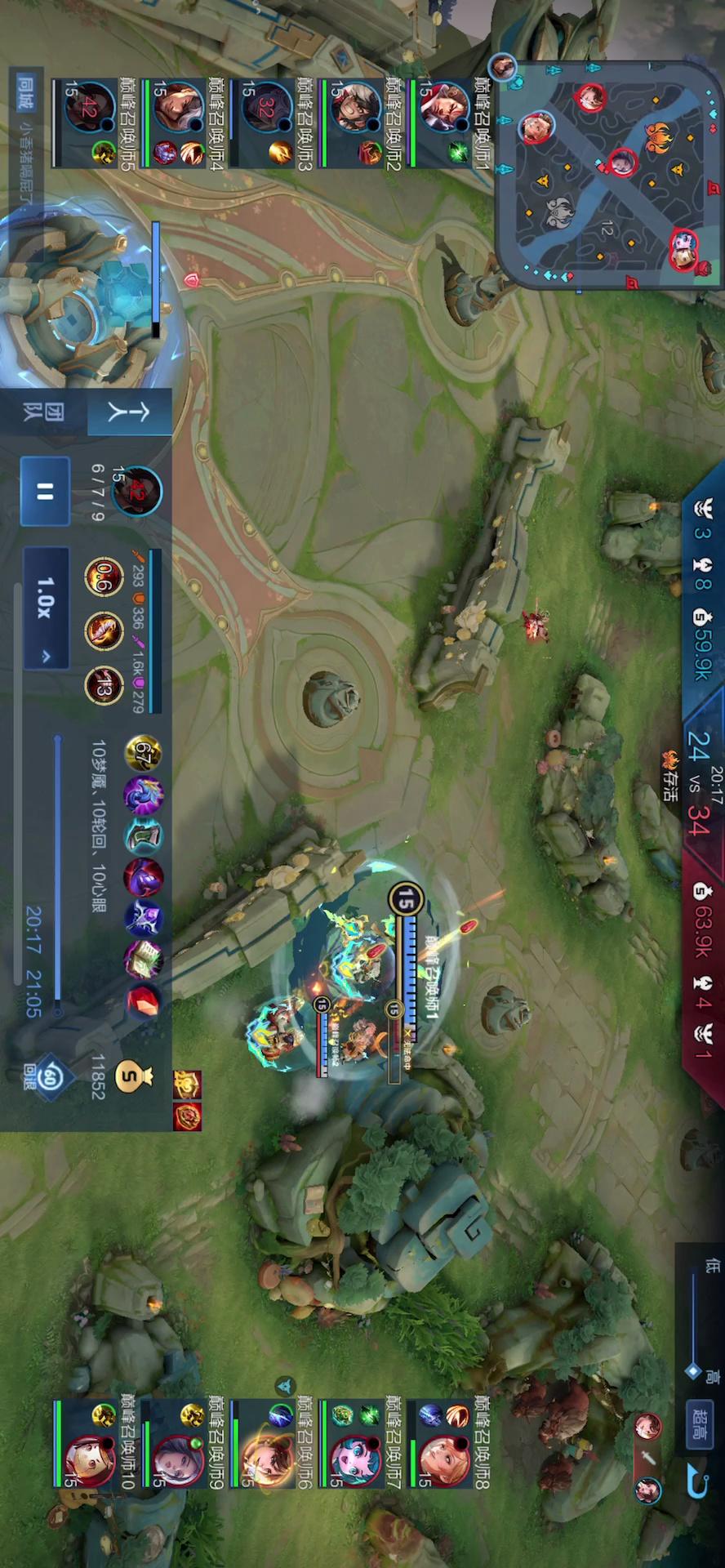Viewport: 725px width, 1568px height.
Task: Click the replay progress timeline bar
Action: (58, 874)
